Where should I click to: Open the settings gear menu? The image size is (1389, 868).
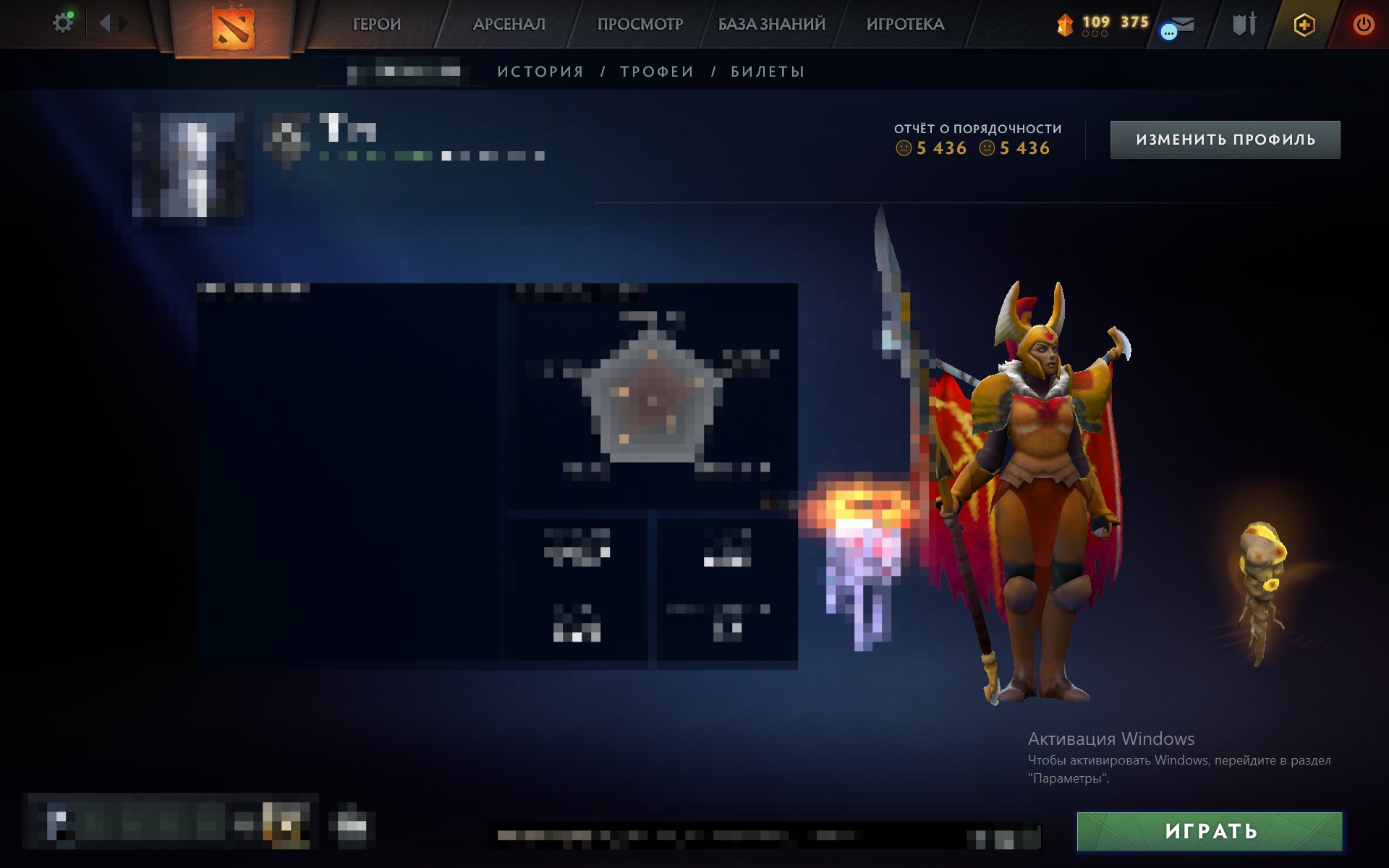pos(63,22)
